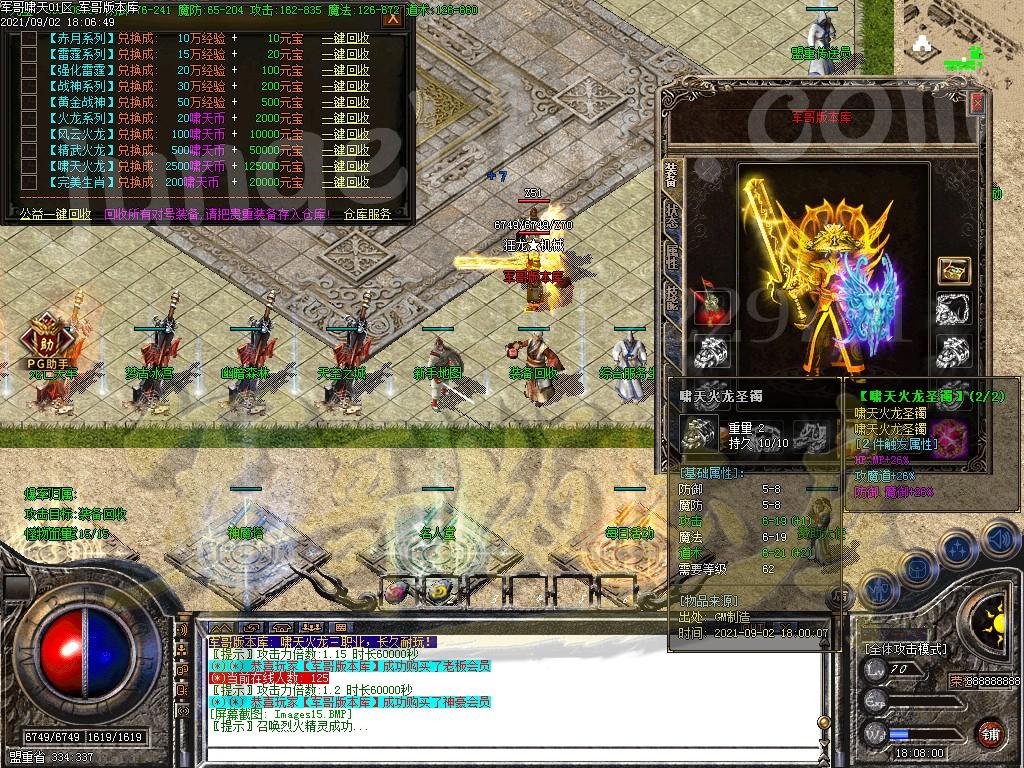Open 仓库服务 warehouse service
Screen dimensions: 1024x768
367,213
